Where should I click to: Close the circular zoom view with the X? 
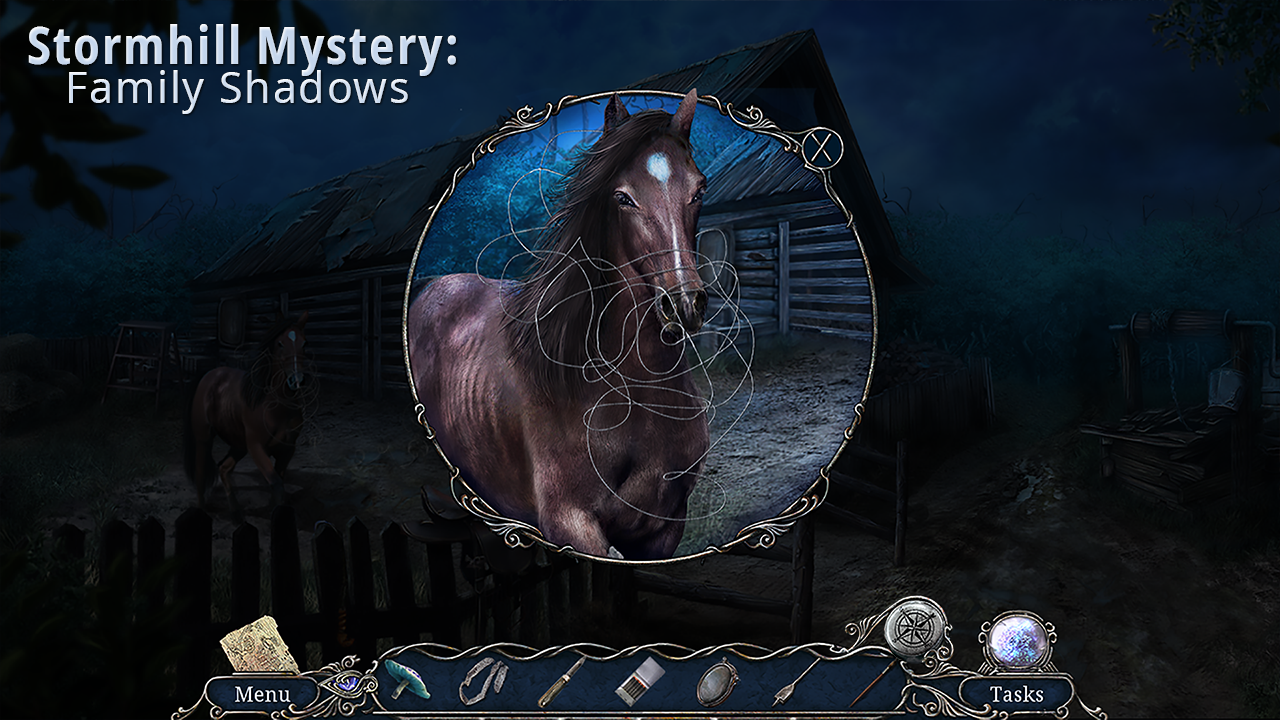pyautogui.click(x=822, y=148)
